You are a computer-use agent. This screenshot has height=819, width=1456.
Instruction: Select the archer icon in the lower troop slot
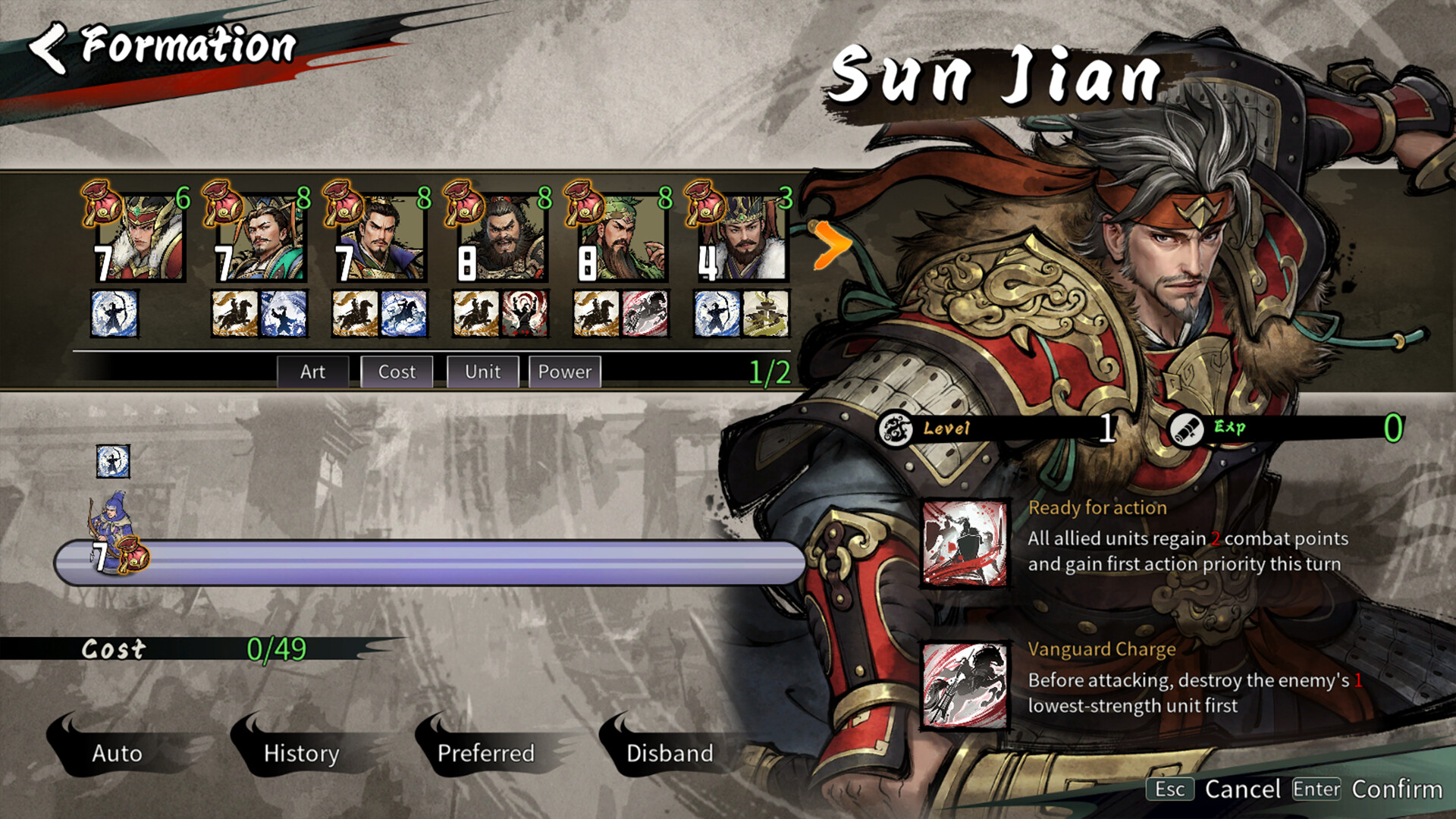(x=112, y=460)
